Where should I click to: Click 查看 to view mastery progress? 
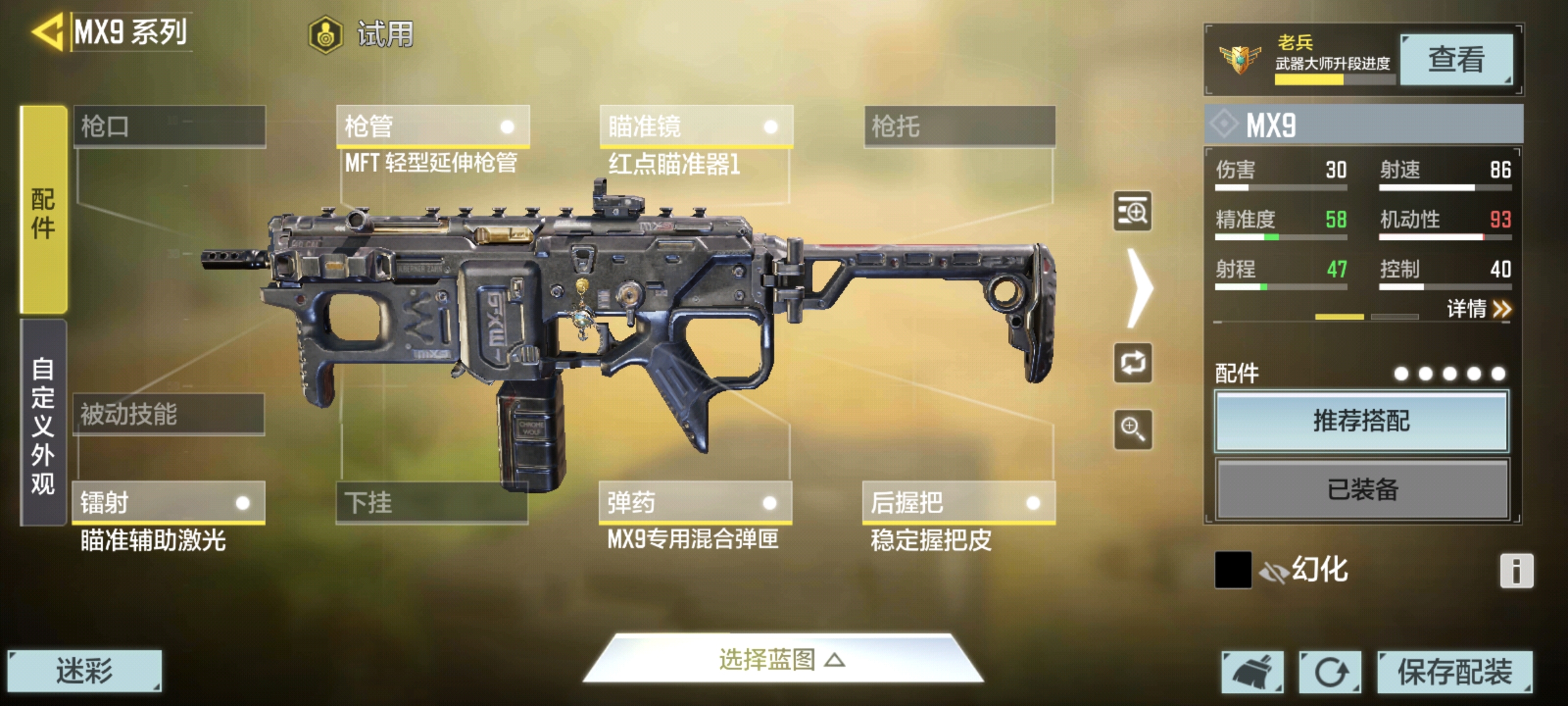(x=1456, y=59)
